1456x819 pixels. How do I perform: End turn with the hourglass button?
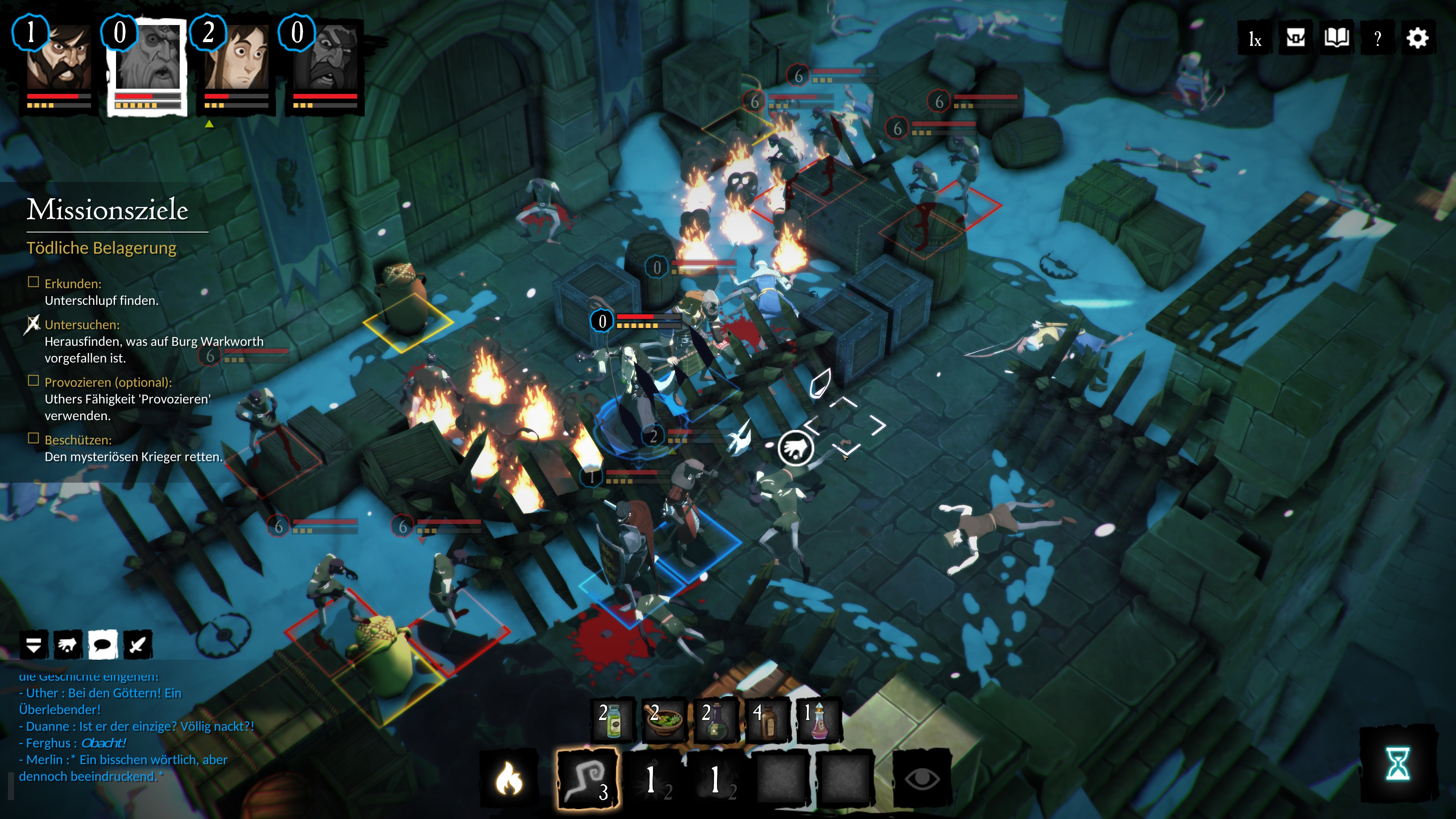click(1398, 764)
